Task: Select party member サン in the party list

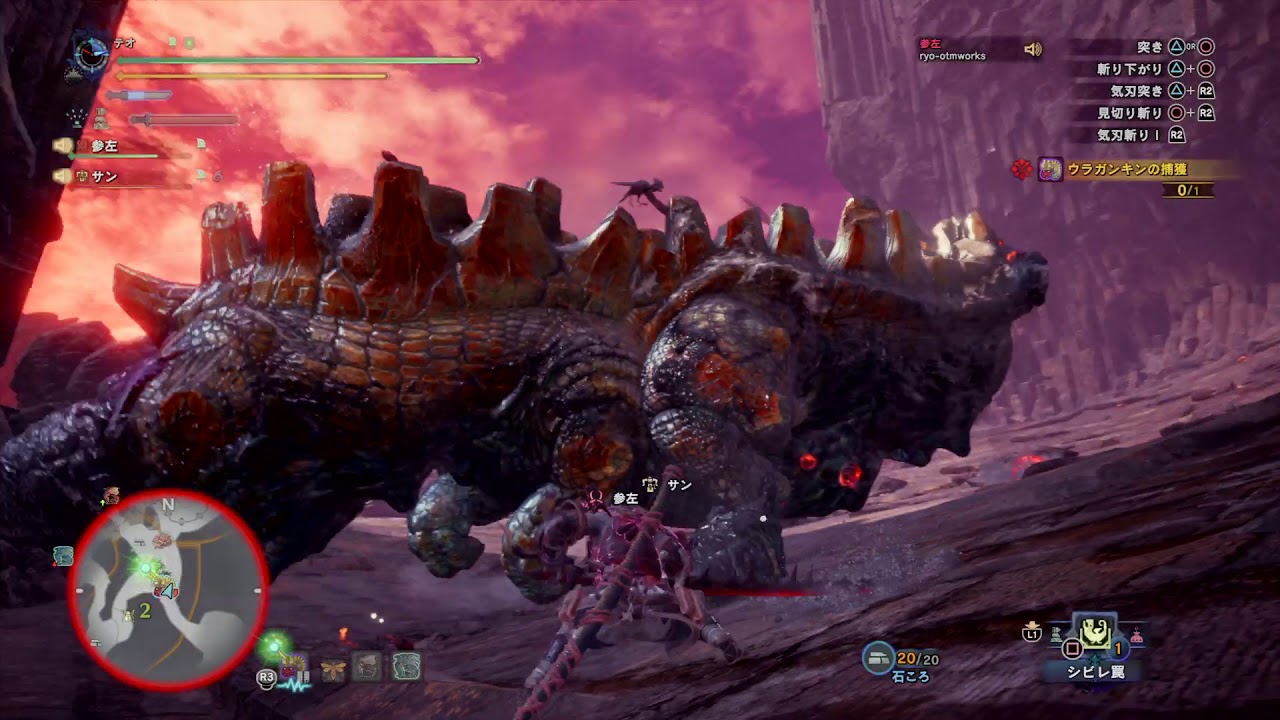Action: tap(104, 177)
